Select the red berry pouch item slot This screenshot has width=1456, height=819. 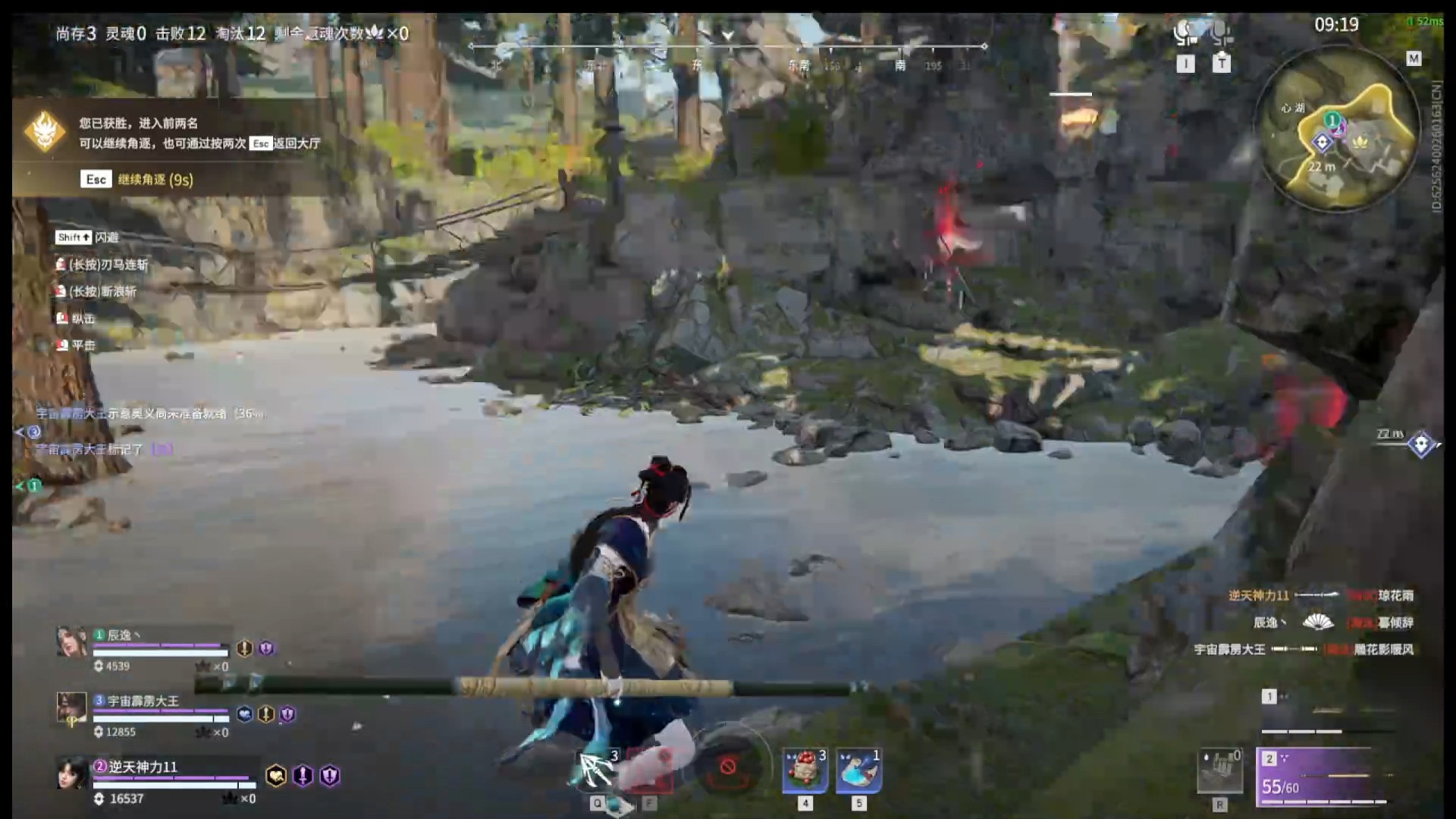point(805,770)
